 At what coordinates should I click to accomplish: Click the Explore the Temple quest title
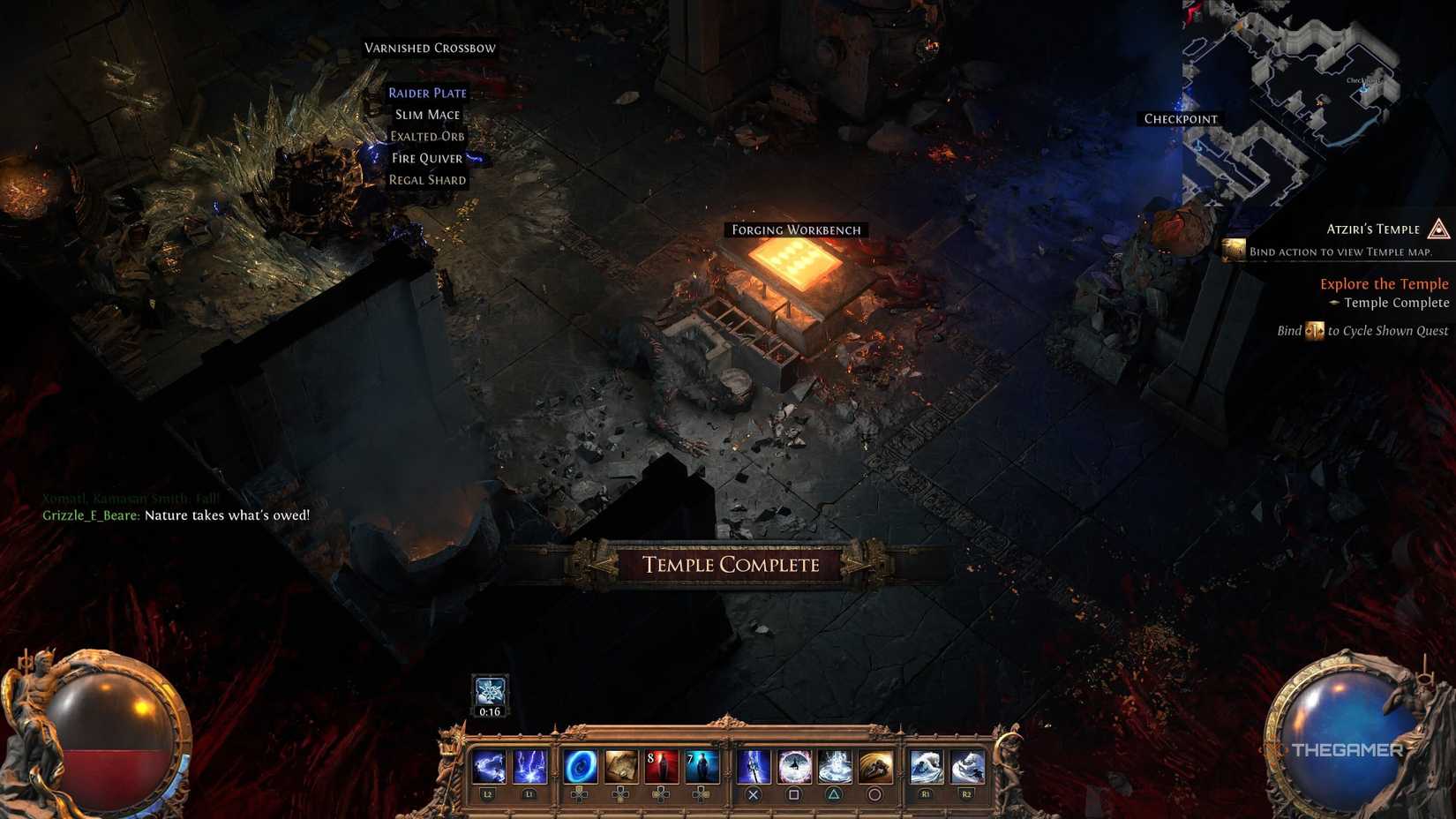click(x=1384, y=283)
